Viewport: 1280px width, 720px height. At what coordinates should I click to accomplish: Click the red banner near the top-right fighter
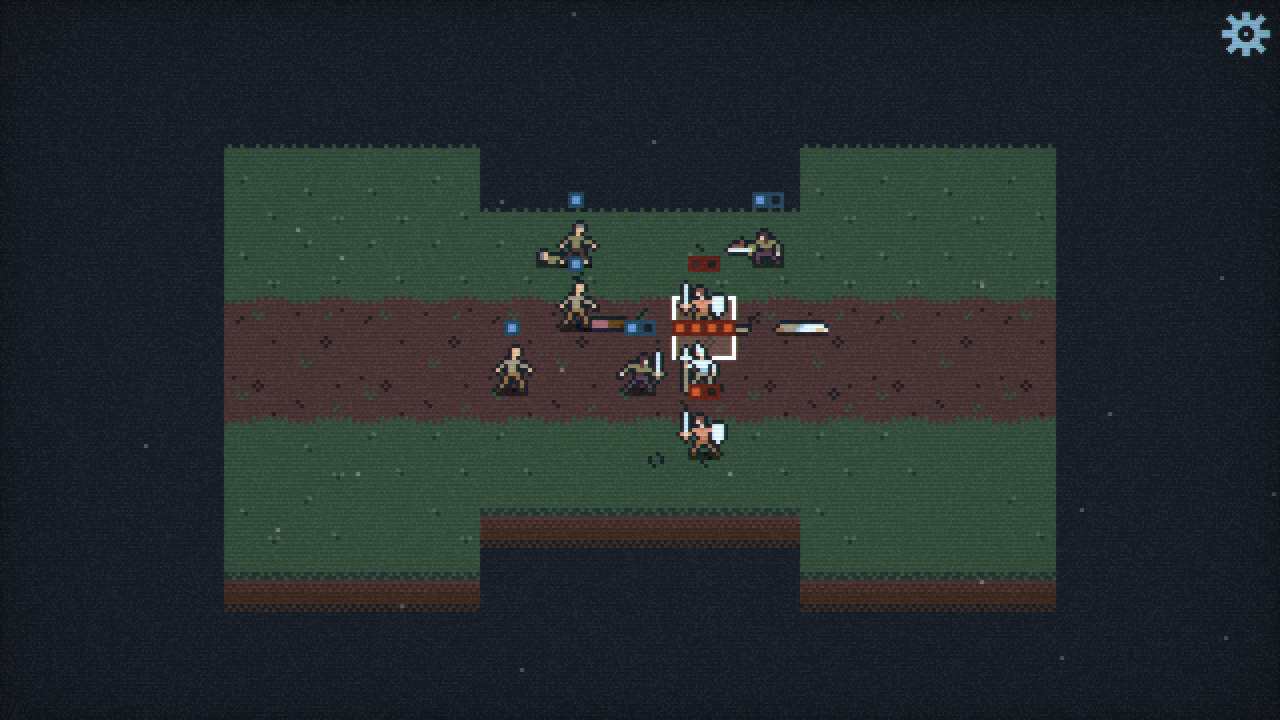pos(704,264)
